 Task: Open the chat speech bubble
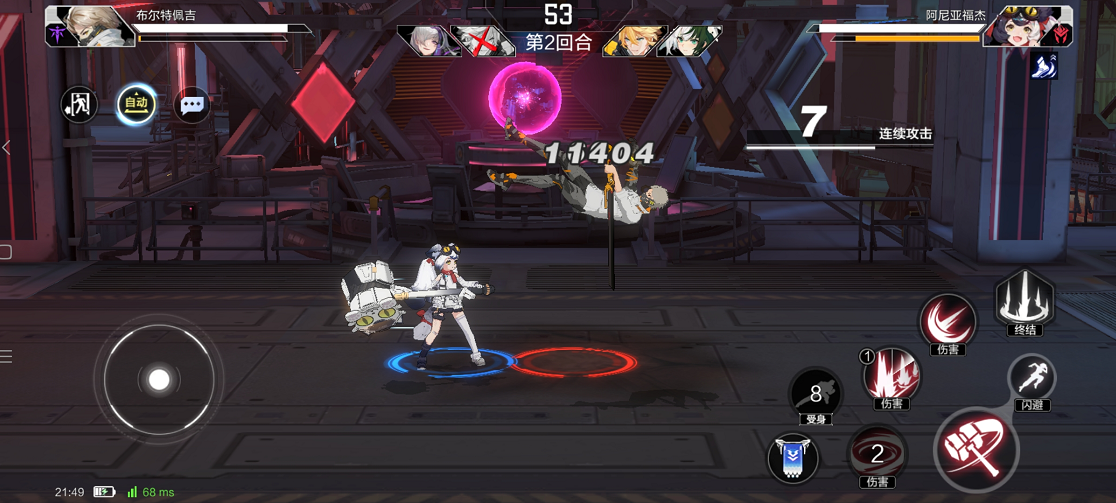point(192,104)
